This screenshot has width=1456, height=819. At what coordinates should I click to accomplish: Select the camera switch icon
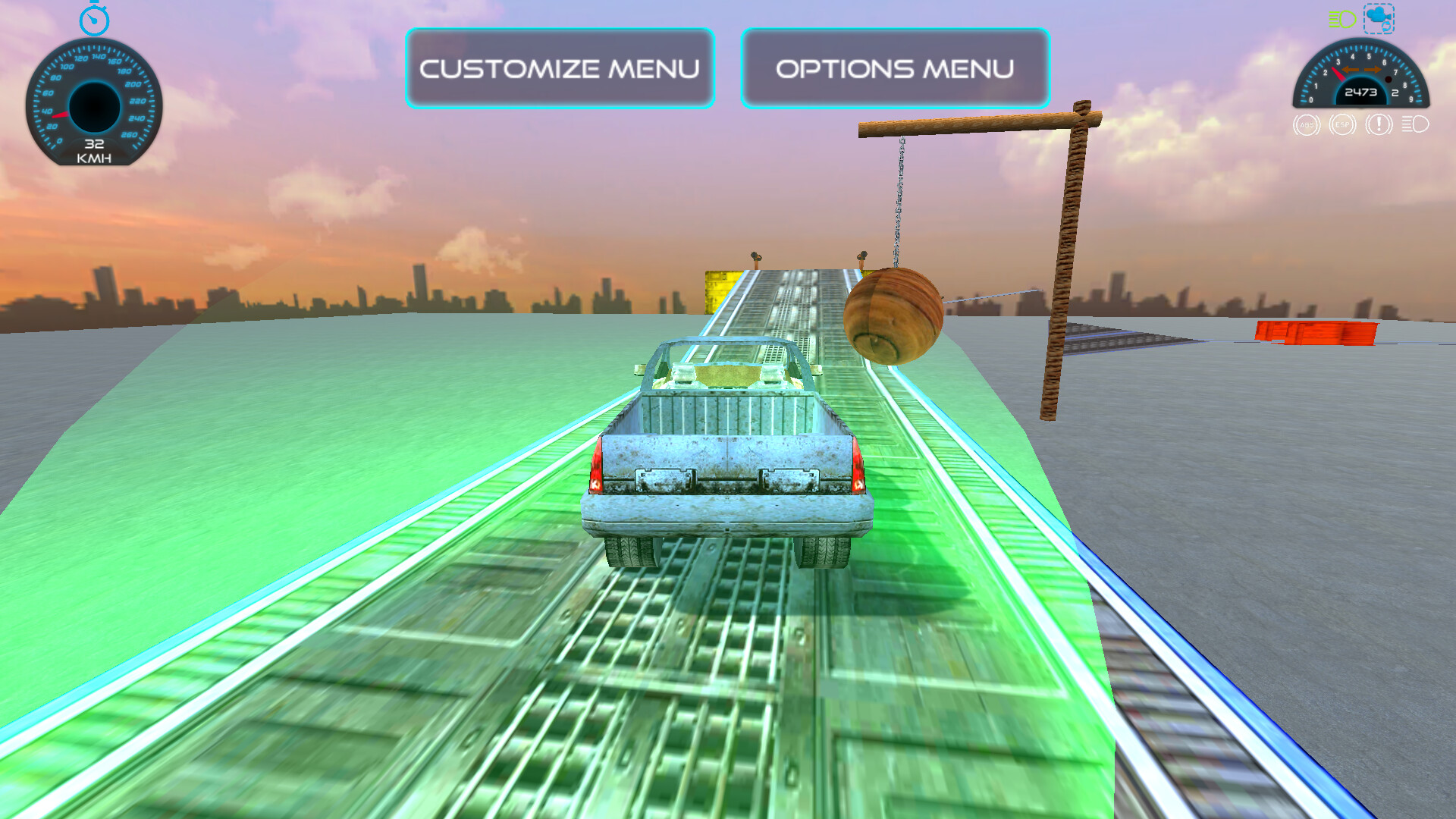(1379, 19)
